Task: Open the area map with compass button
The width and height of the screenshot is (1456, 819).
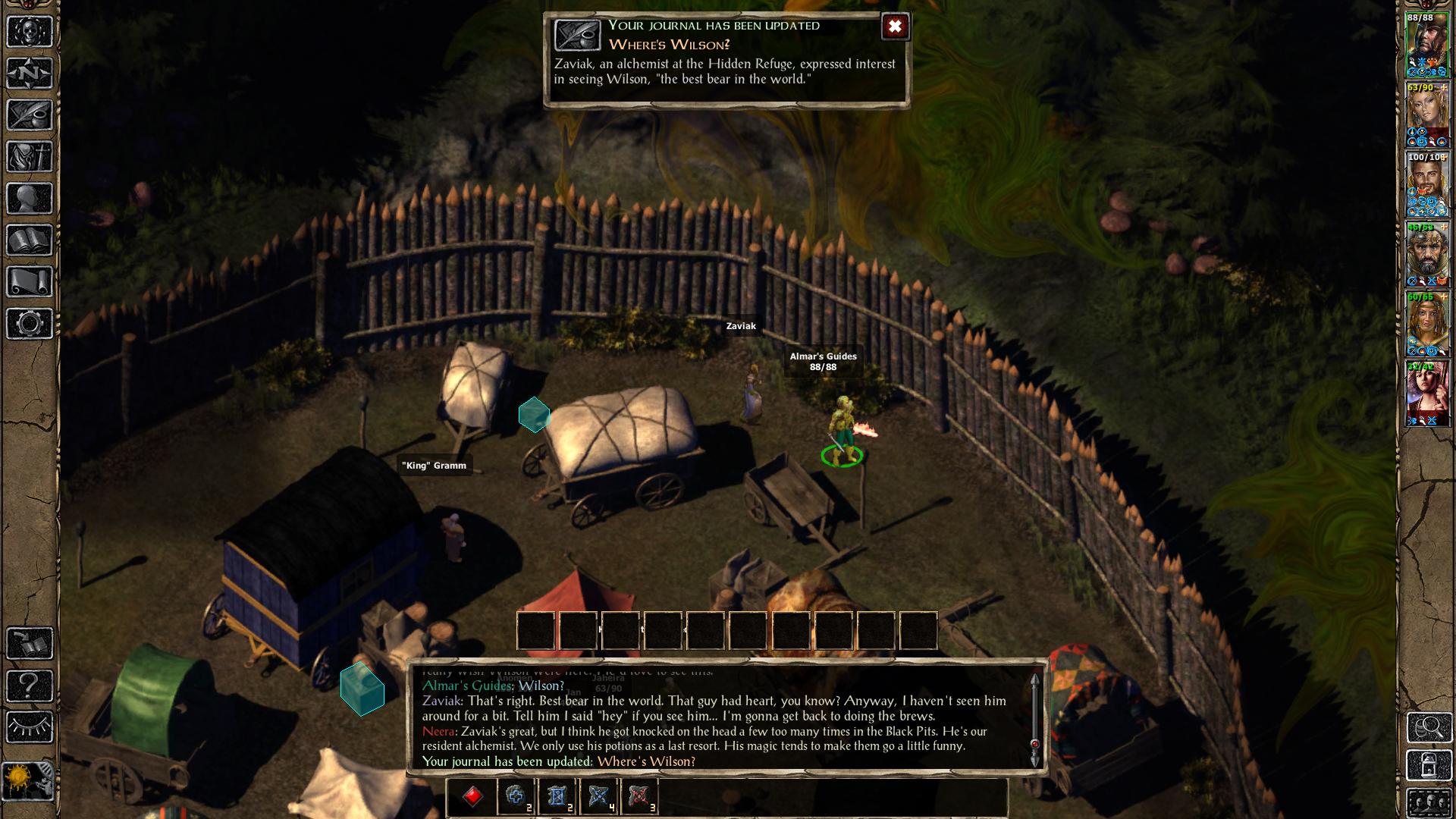Action: (30, 74)
